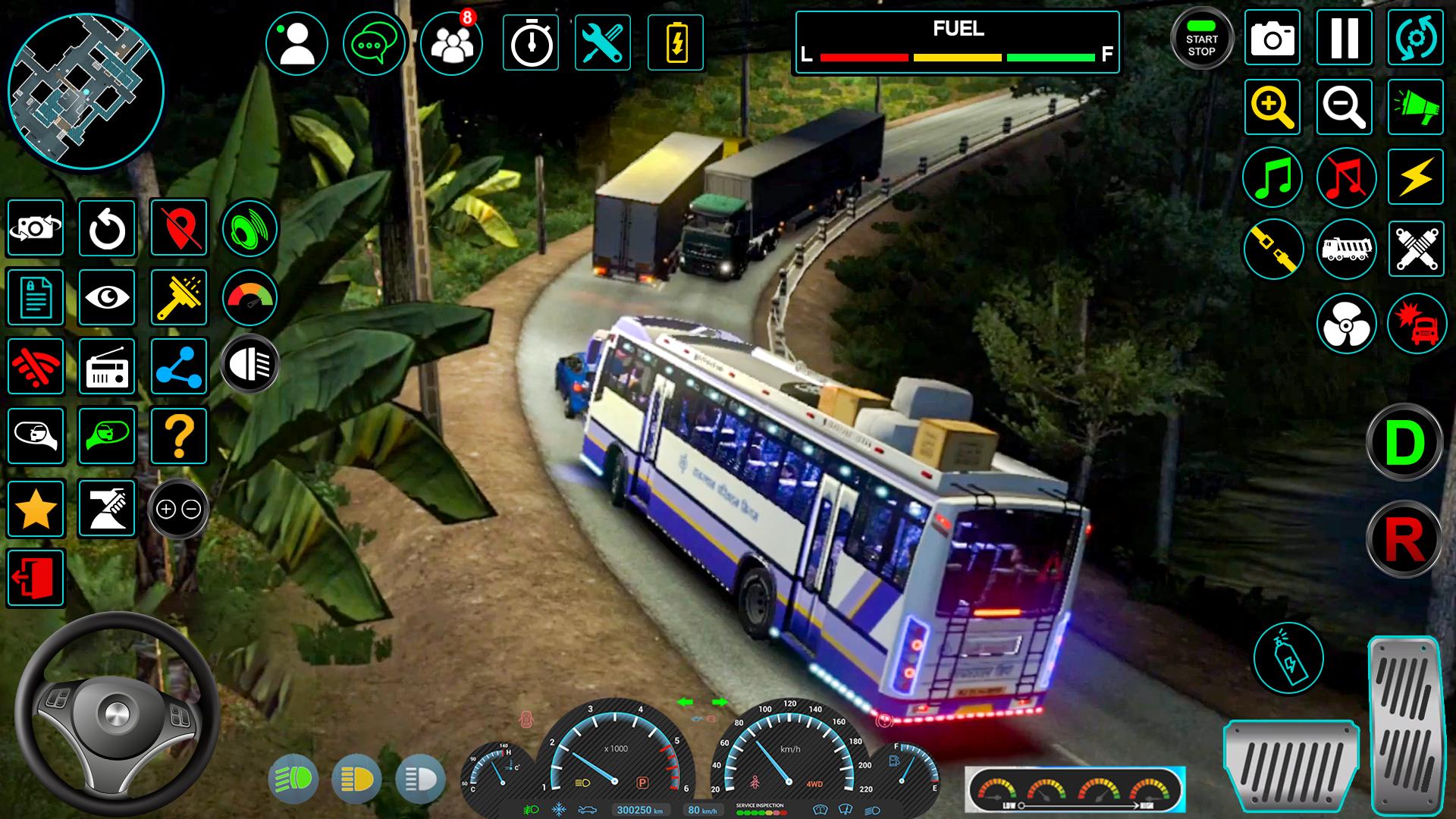Toggle the headlight beam button
Screen dimensions: 1456x819
point(250,364)
